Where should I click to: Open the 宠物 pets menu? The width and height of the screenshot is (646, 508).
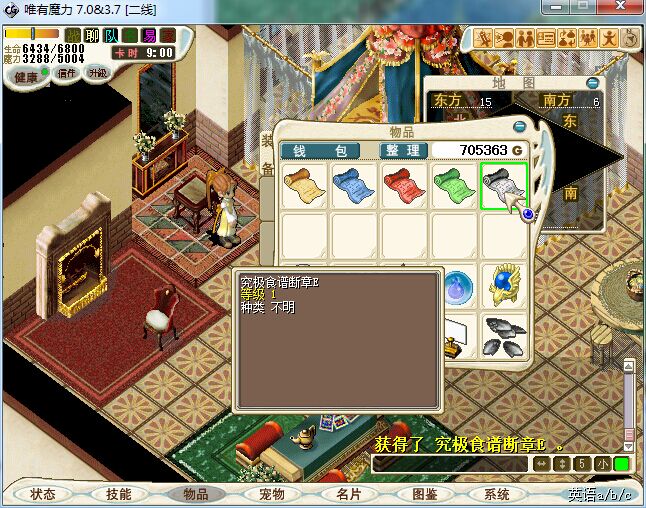point(271,494)
